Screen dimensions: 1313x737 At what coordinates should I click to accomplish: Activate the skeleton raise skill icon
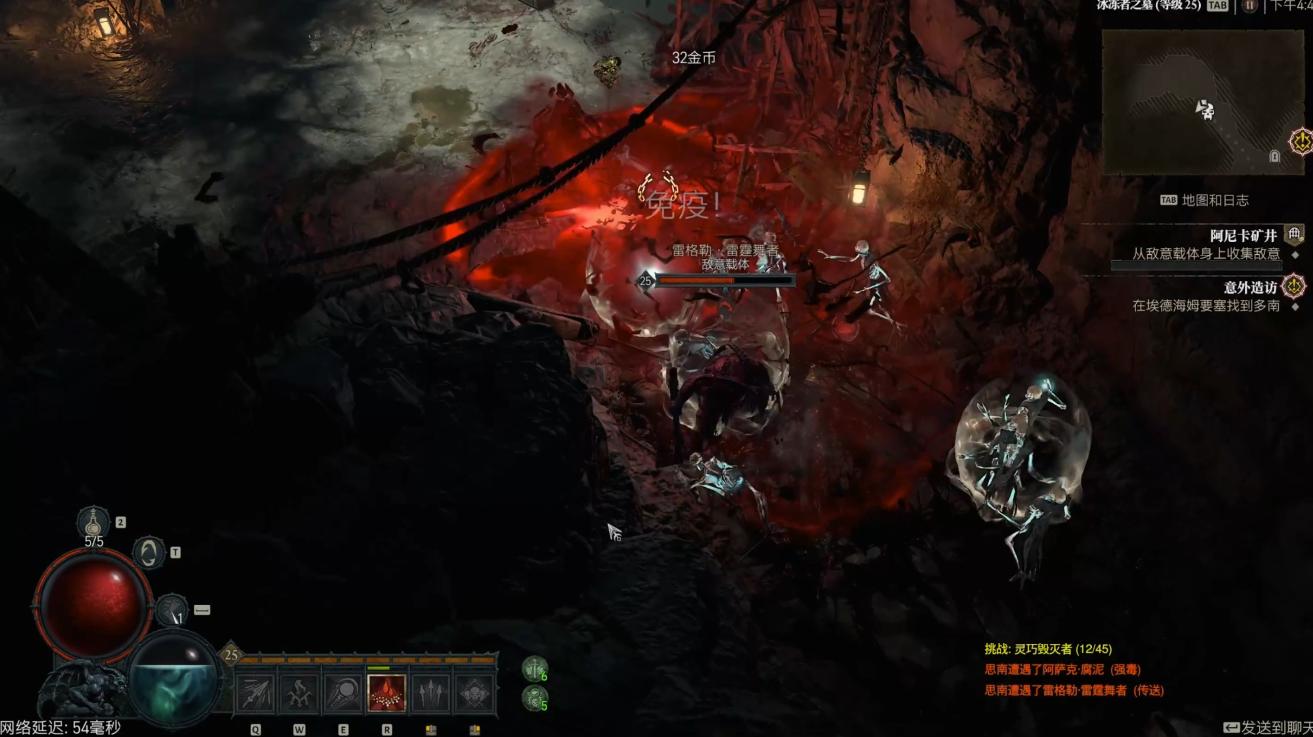click(299, 692)
